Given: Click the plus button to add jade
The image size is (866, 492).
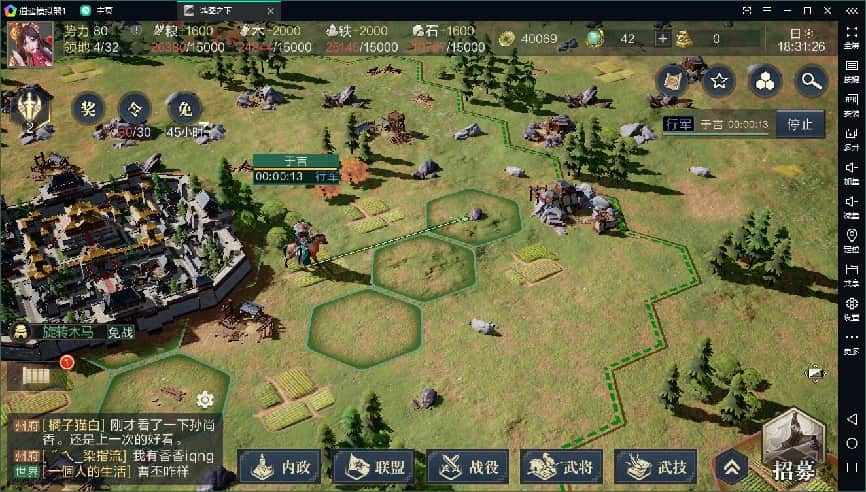Looking at the screenshot, I should click(662, 39).
